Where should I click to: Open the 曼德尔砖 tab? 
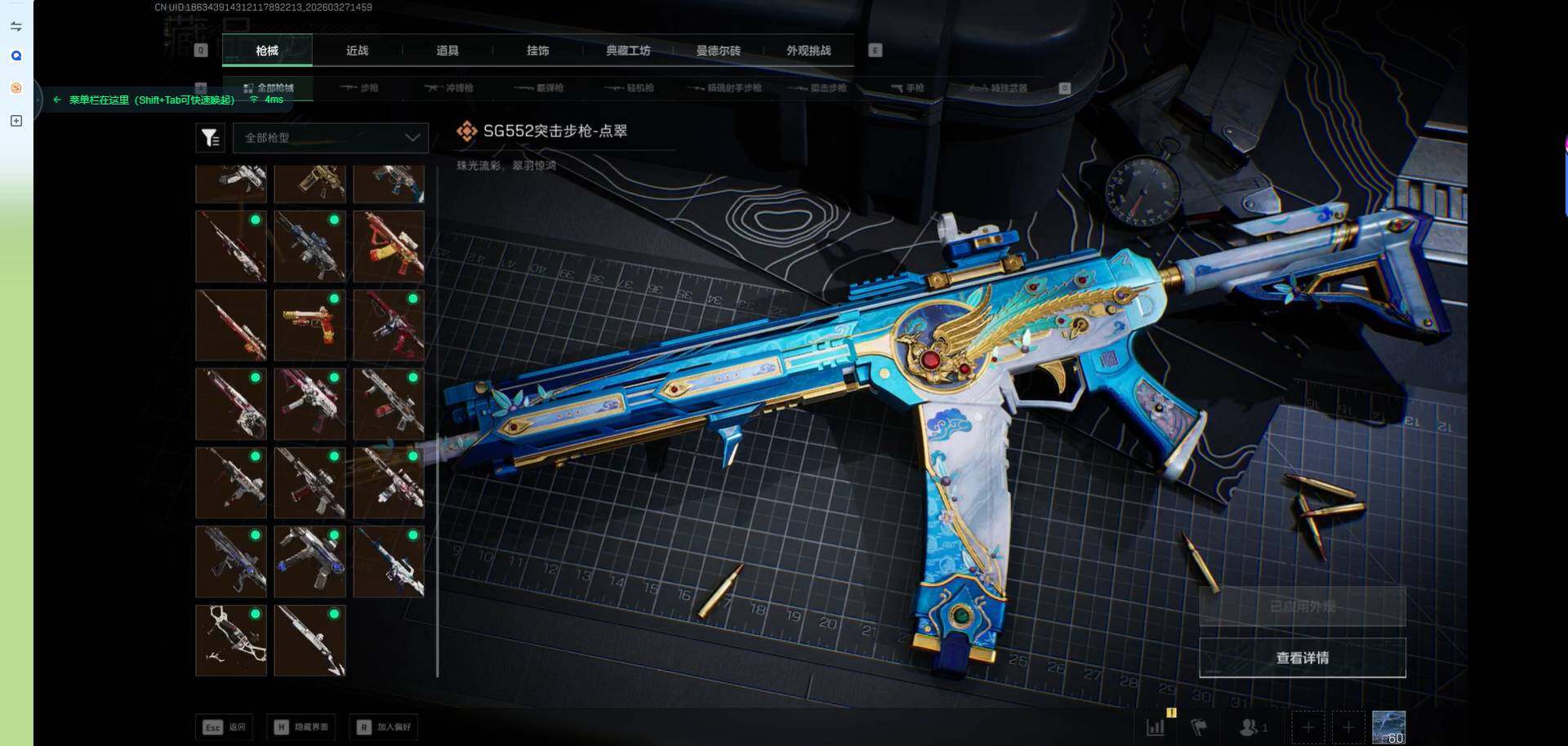718,51
